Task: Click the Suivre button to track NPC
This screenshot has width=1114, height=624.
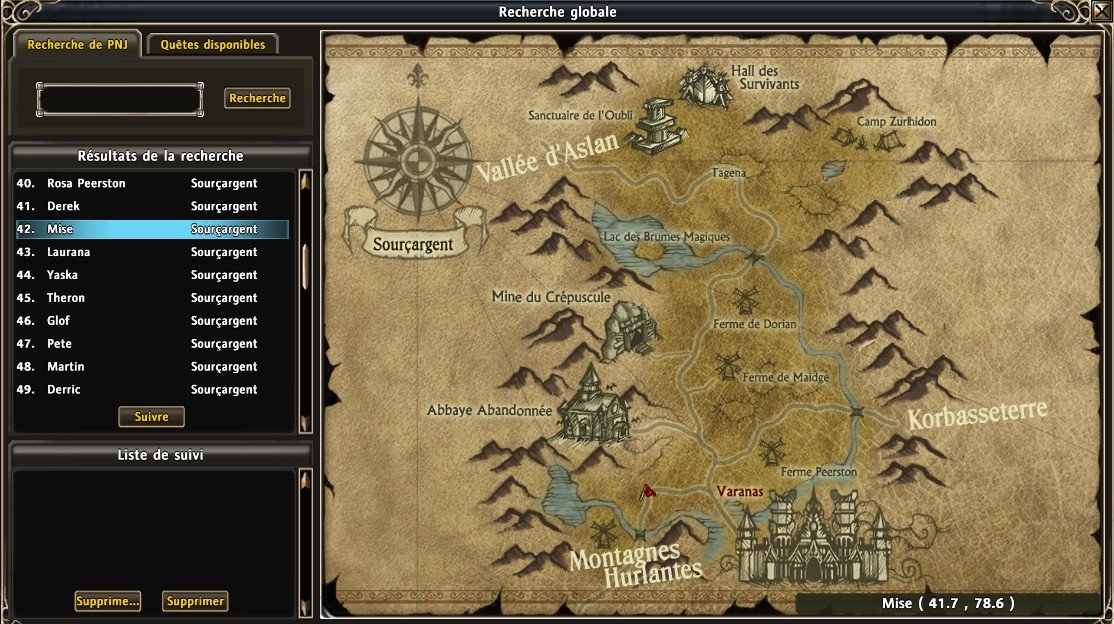Action: click(x=151, y=417)
